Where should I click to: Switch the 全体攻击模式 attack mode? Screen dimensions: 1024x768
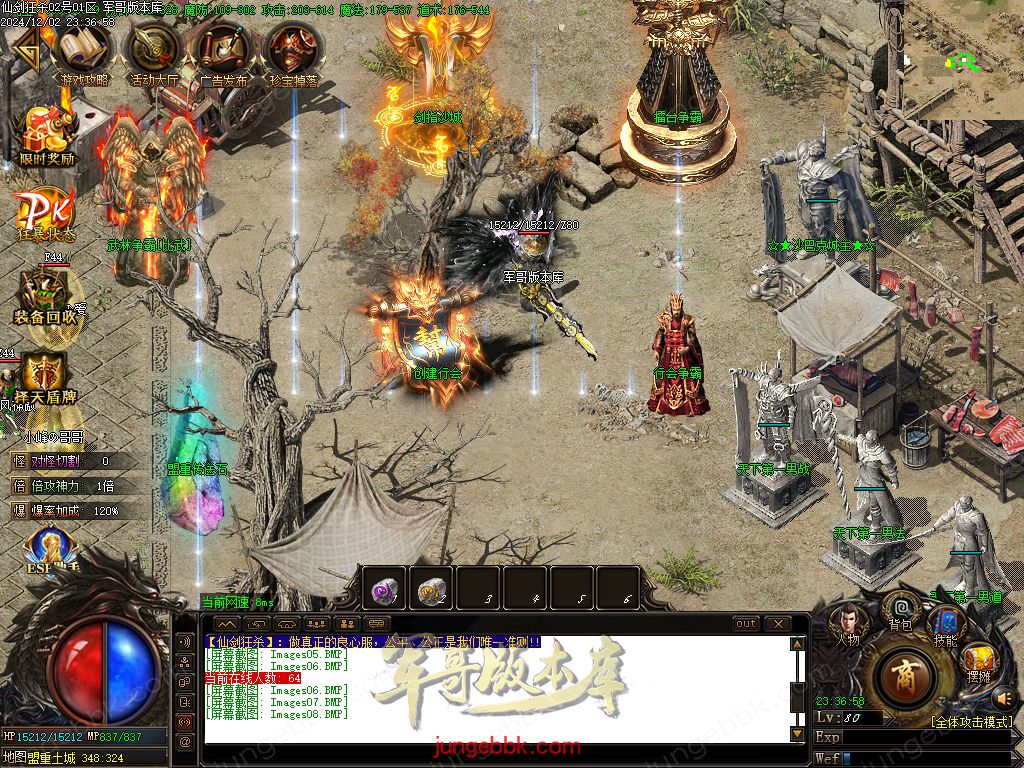coord(971,721)
